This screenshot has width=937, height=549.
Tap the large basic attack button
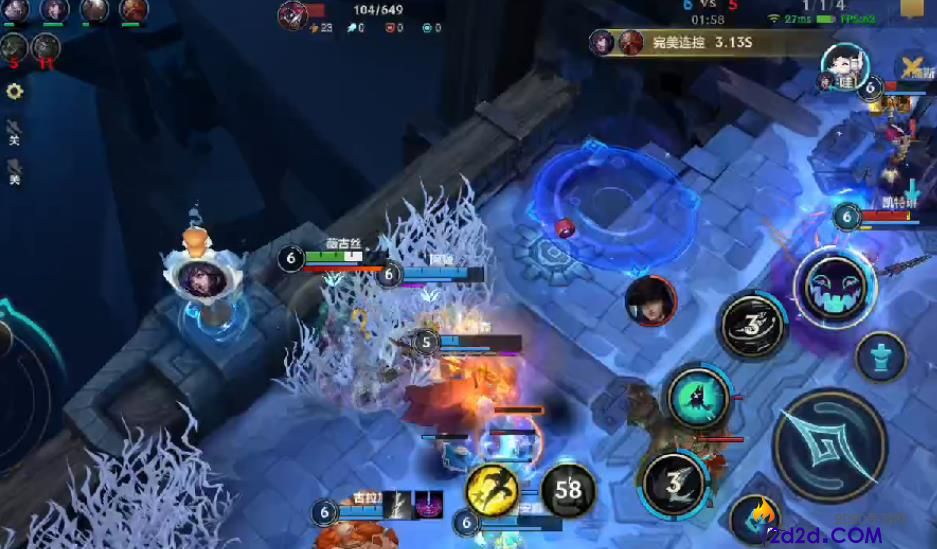coord(830,444)
